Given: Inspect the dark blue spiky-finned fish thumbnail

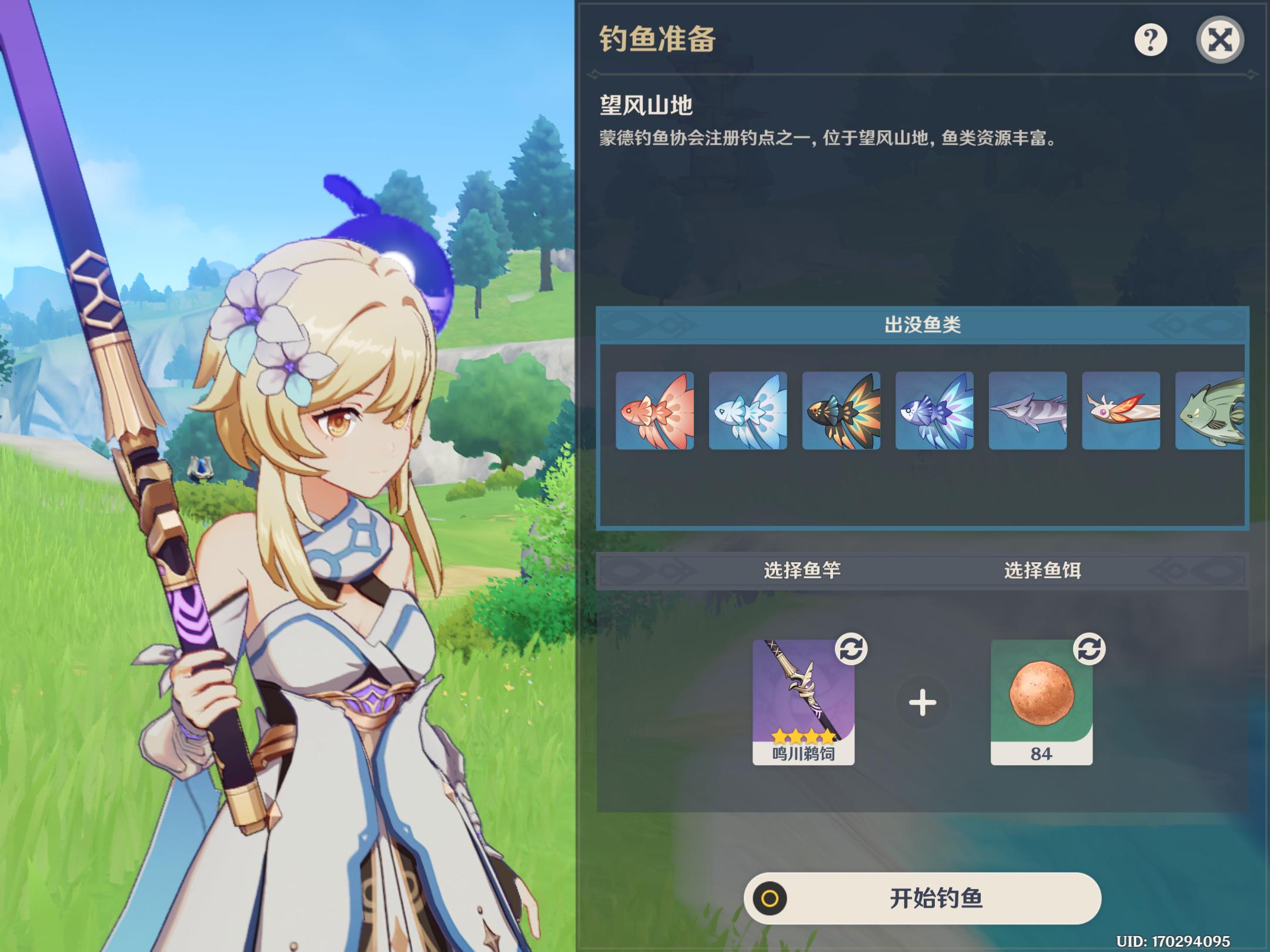Looking at the screenshot, I should pos(934,411).
